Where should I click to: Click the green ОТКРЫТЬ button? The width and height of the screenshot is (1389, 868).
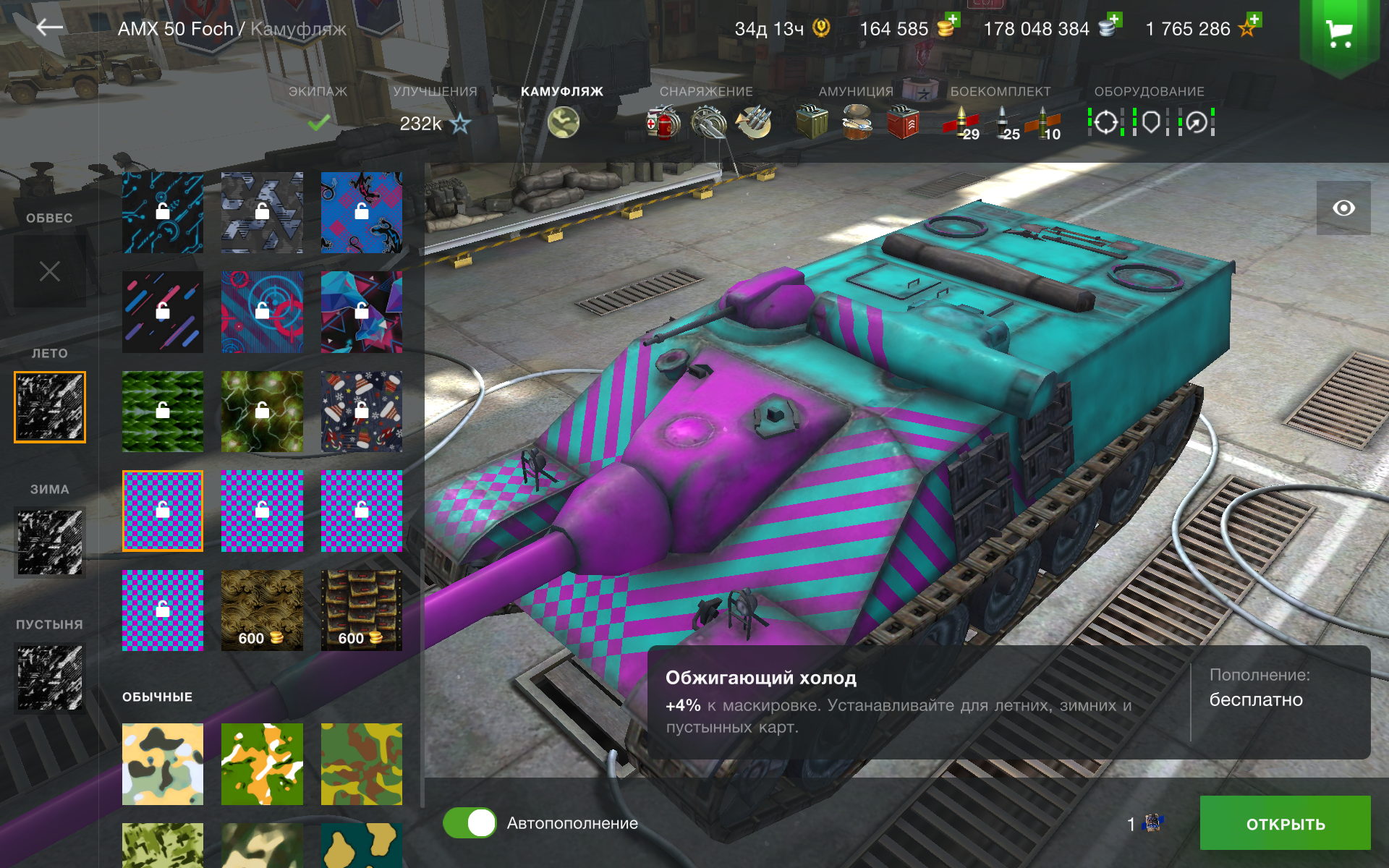click(1285, 823)
